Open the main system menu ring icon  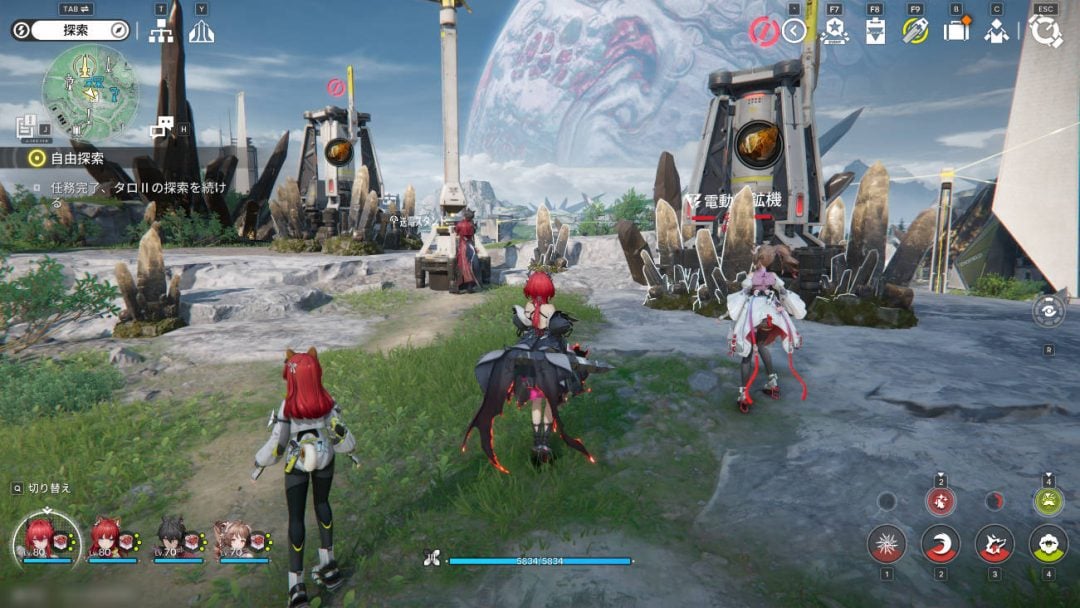coord(1045,31)
